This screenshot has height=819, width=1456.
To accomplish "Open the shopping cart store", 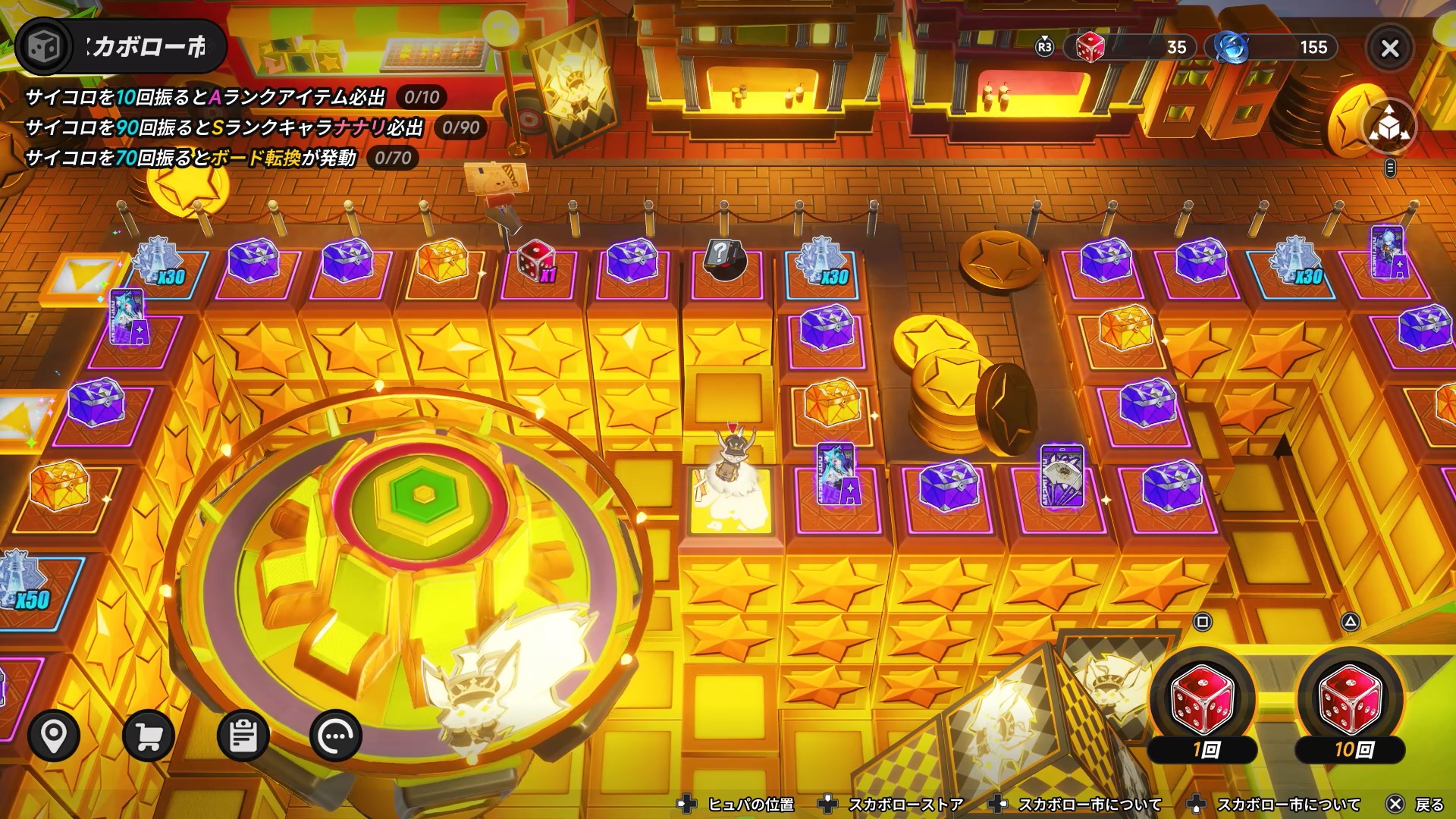I will coord(149,736).
